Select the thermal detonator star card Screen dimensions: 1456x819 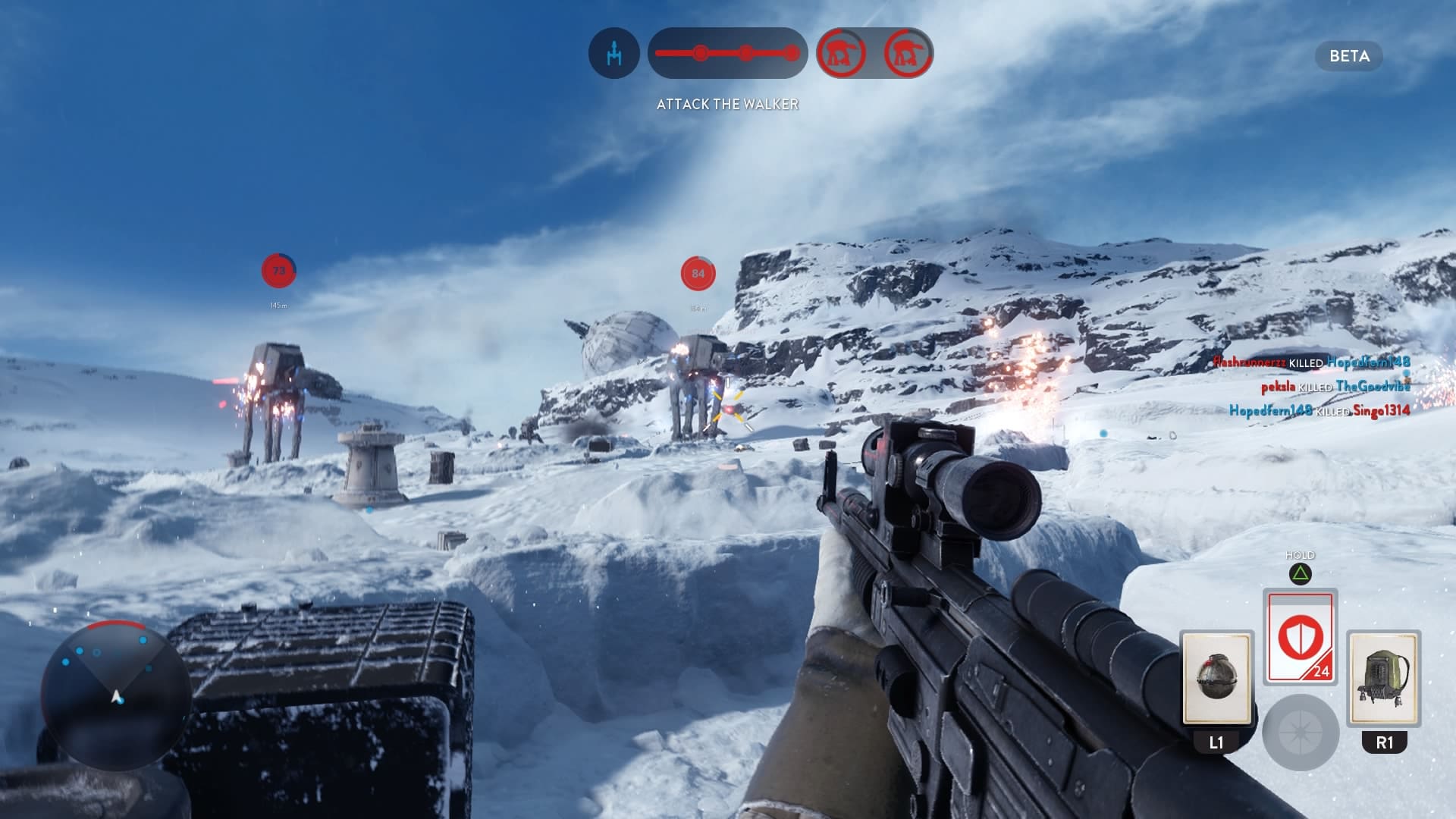click(1216, 678)
